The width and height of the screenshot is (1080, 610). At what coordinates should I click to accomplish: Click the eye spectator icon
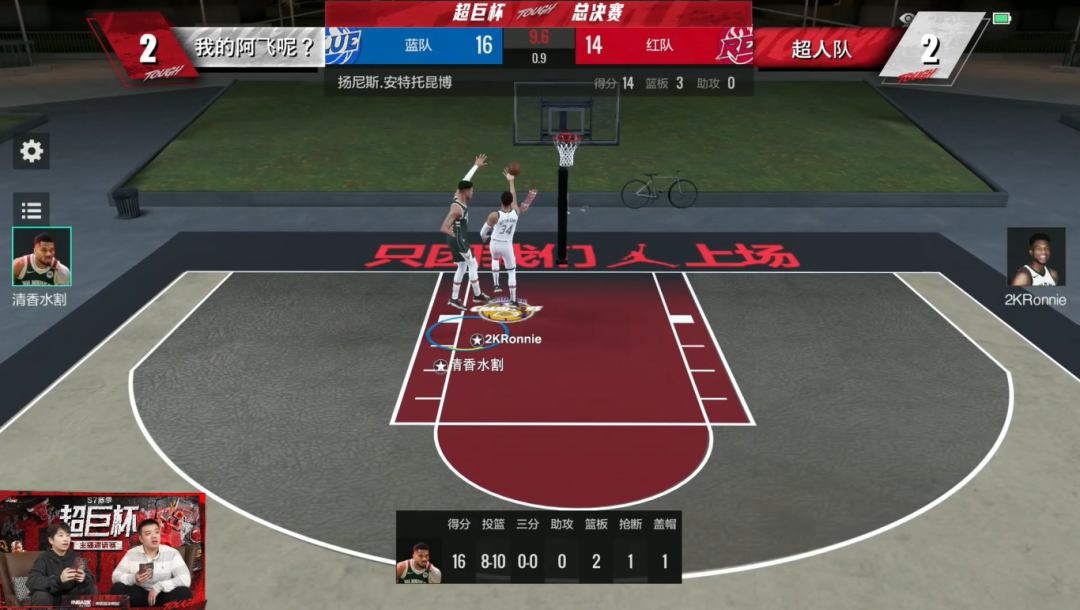pos(907,18)
